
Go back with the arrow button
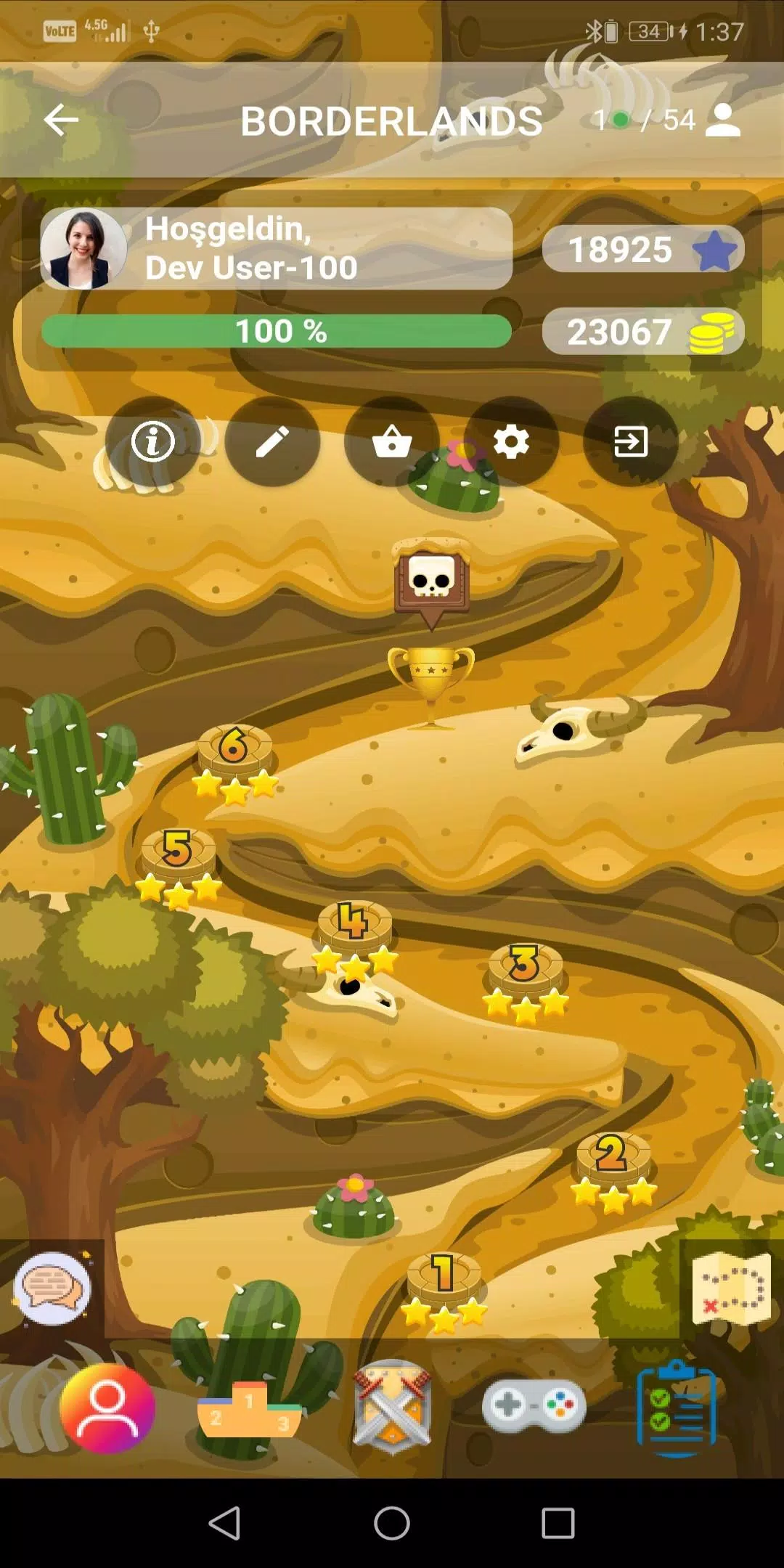point(61,120)
